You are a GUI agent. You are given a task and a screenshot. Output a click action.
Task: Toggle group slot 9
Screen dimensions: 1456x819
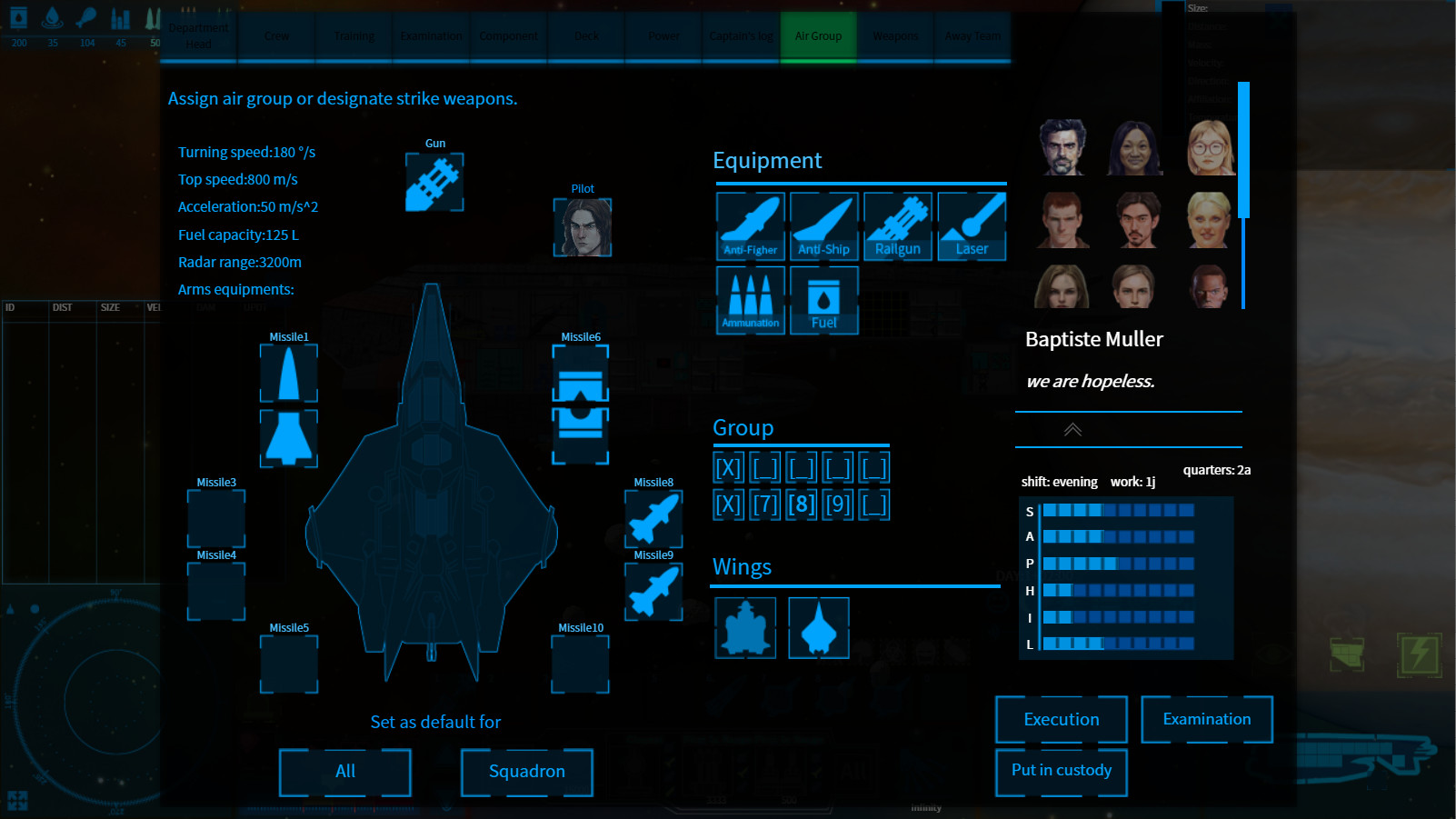point(838,504)
